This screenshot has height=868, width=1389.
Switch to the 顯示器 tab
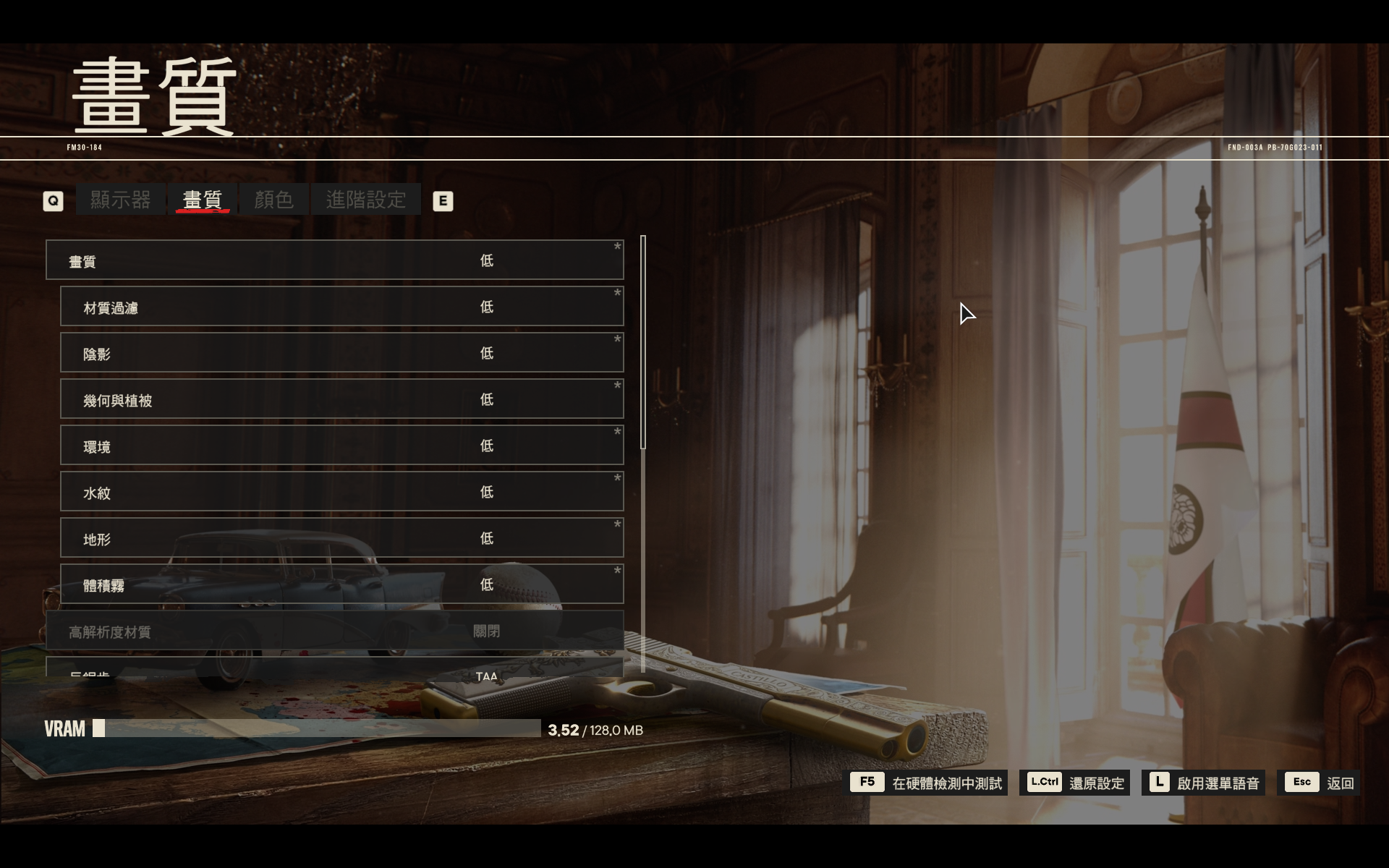120,200
